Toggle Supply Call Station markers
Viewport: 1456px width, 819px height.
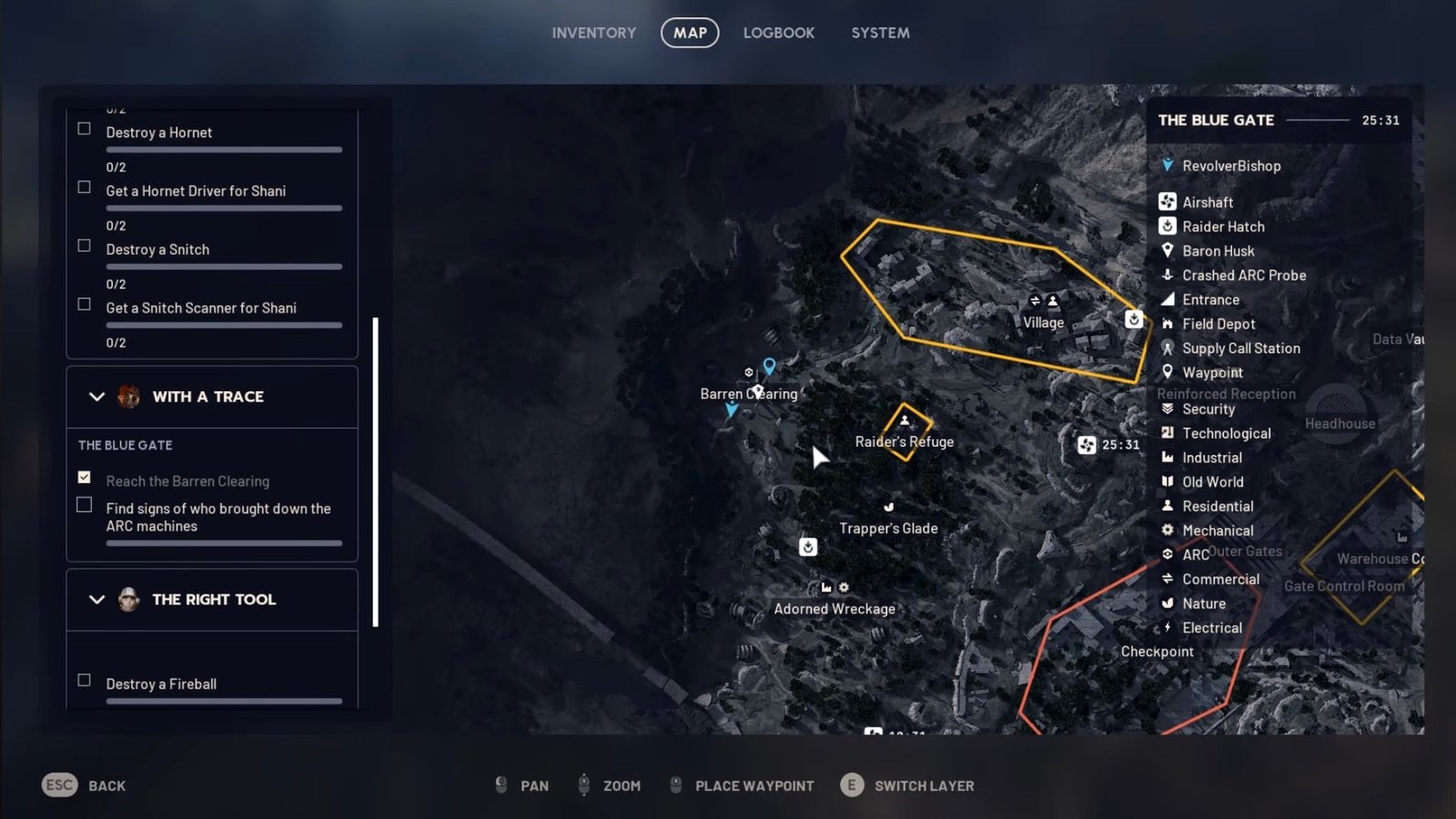[1240, 349]
